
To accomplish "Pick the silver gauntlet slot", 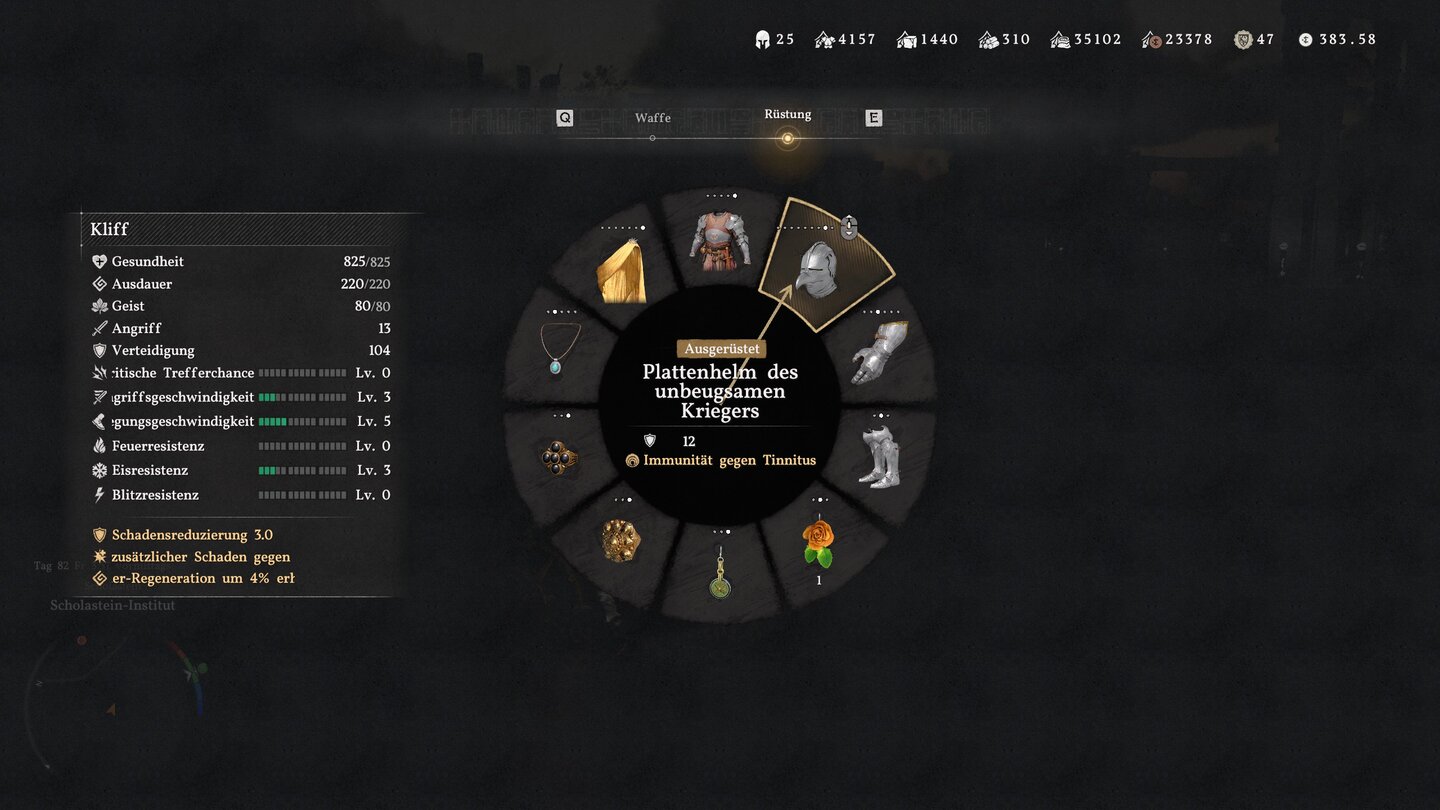I will pyautogui.click(x=879, y=351).
